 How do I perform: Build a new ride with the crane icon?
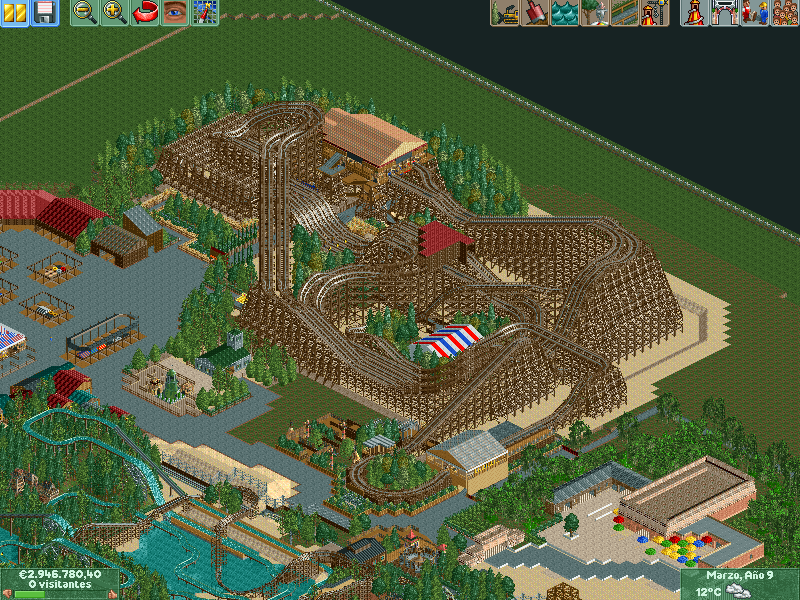655,13
